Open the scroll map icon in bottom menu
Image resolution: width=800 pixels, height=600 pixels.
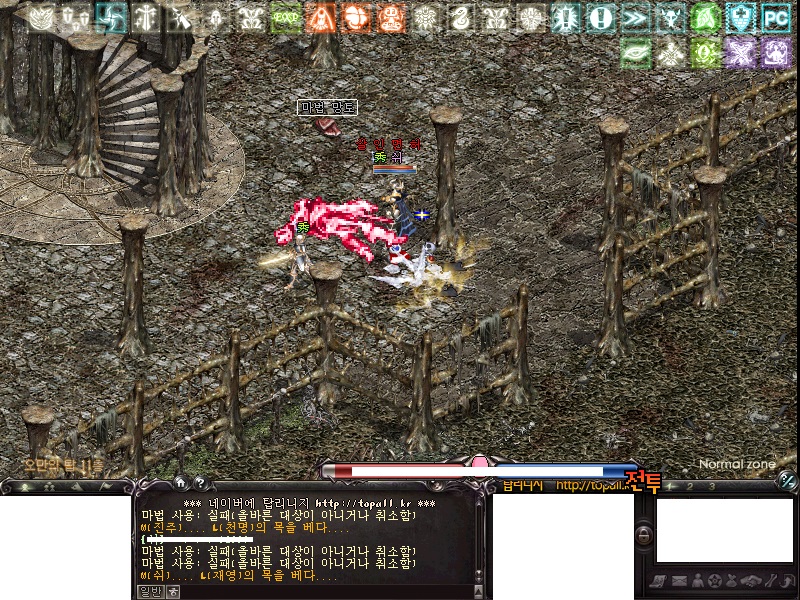[658, 581]
